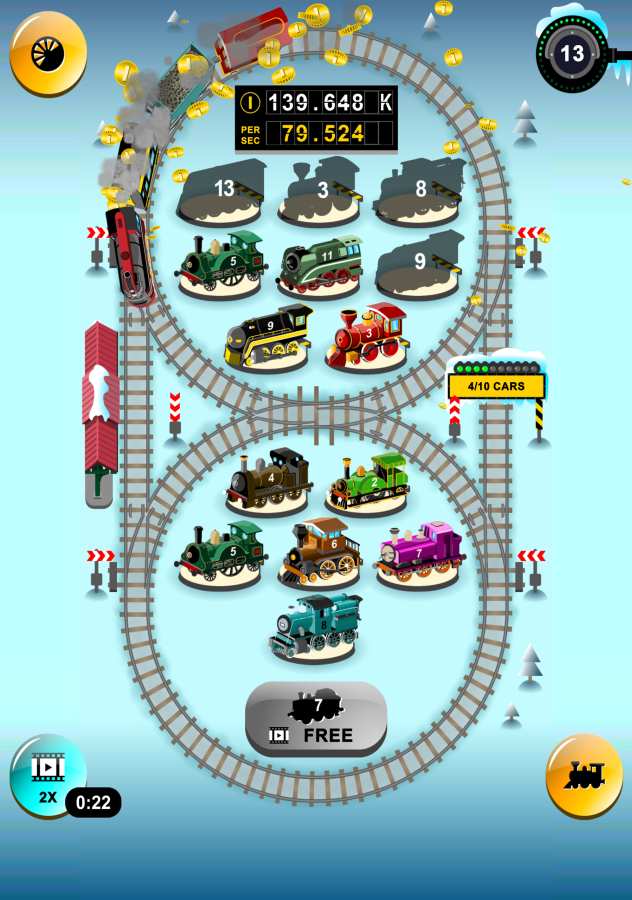Select the teal level 8 locomotive

pos(314,626)
